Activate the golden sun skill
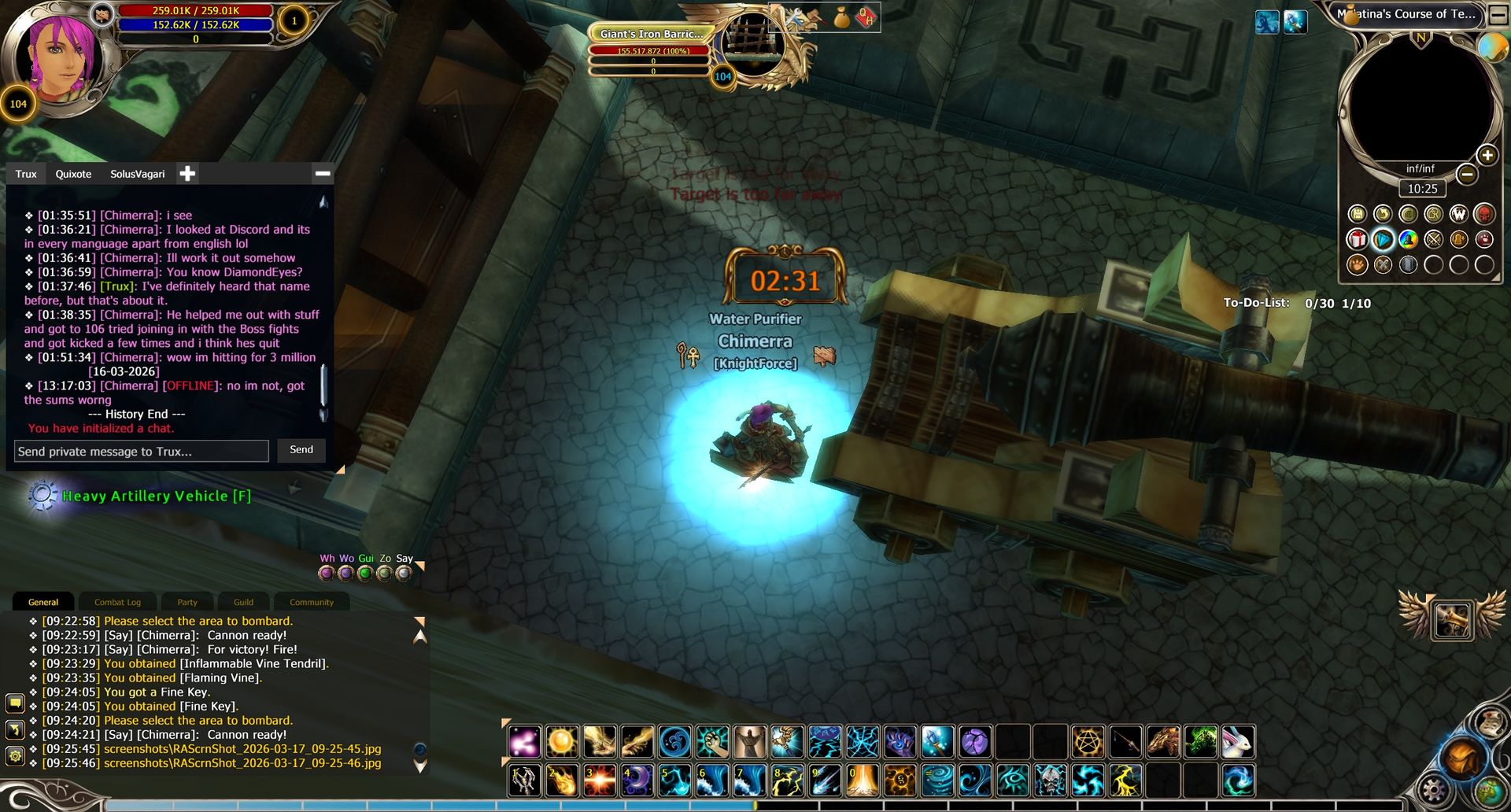The height and width of the screenshot is (812, 1511). pyautogui.click(x=562, y=742)
